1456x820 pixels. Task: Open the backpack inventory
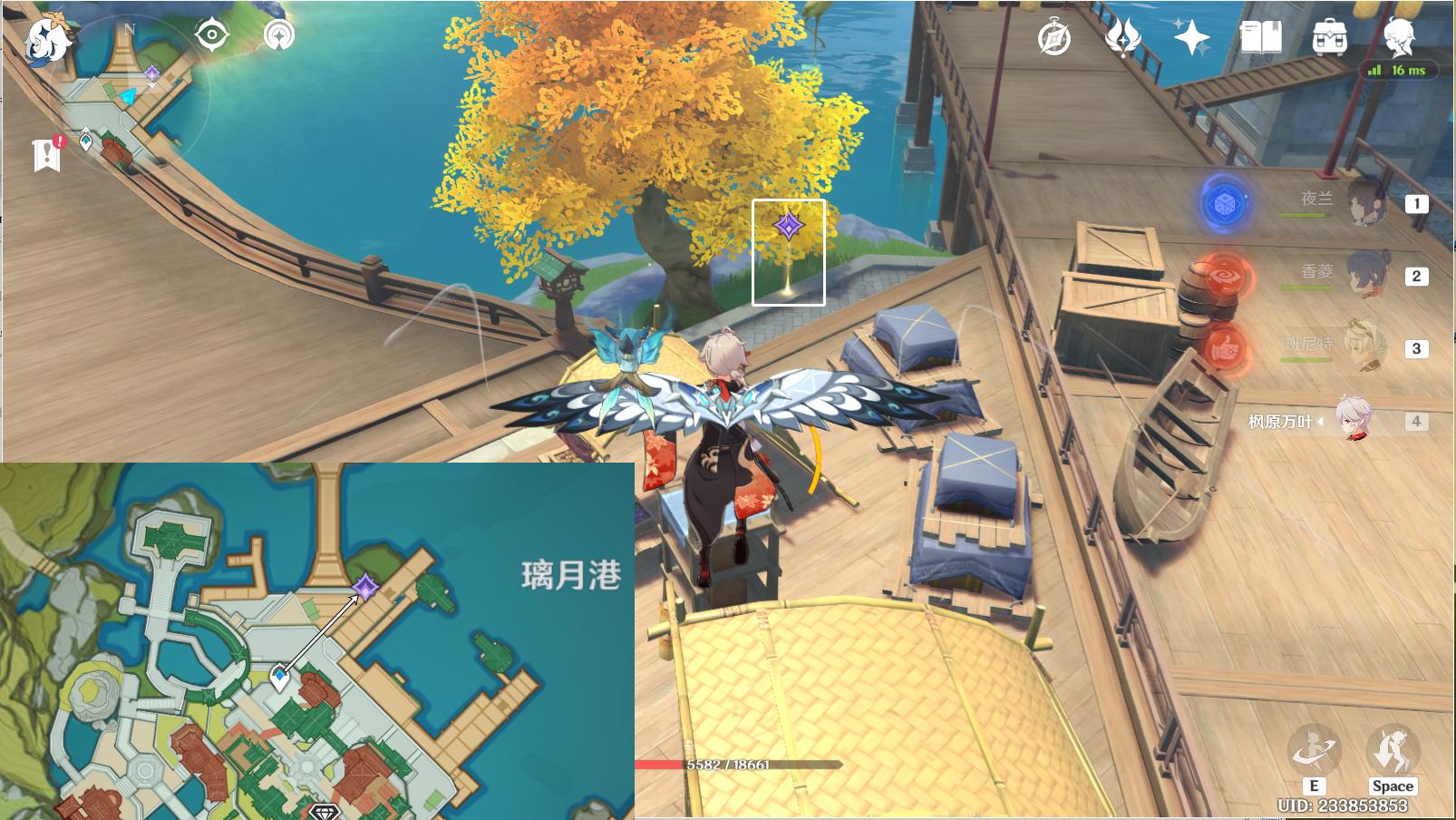click(1329, 38)
